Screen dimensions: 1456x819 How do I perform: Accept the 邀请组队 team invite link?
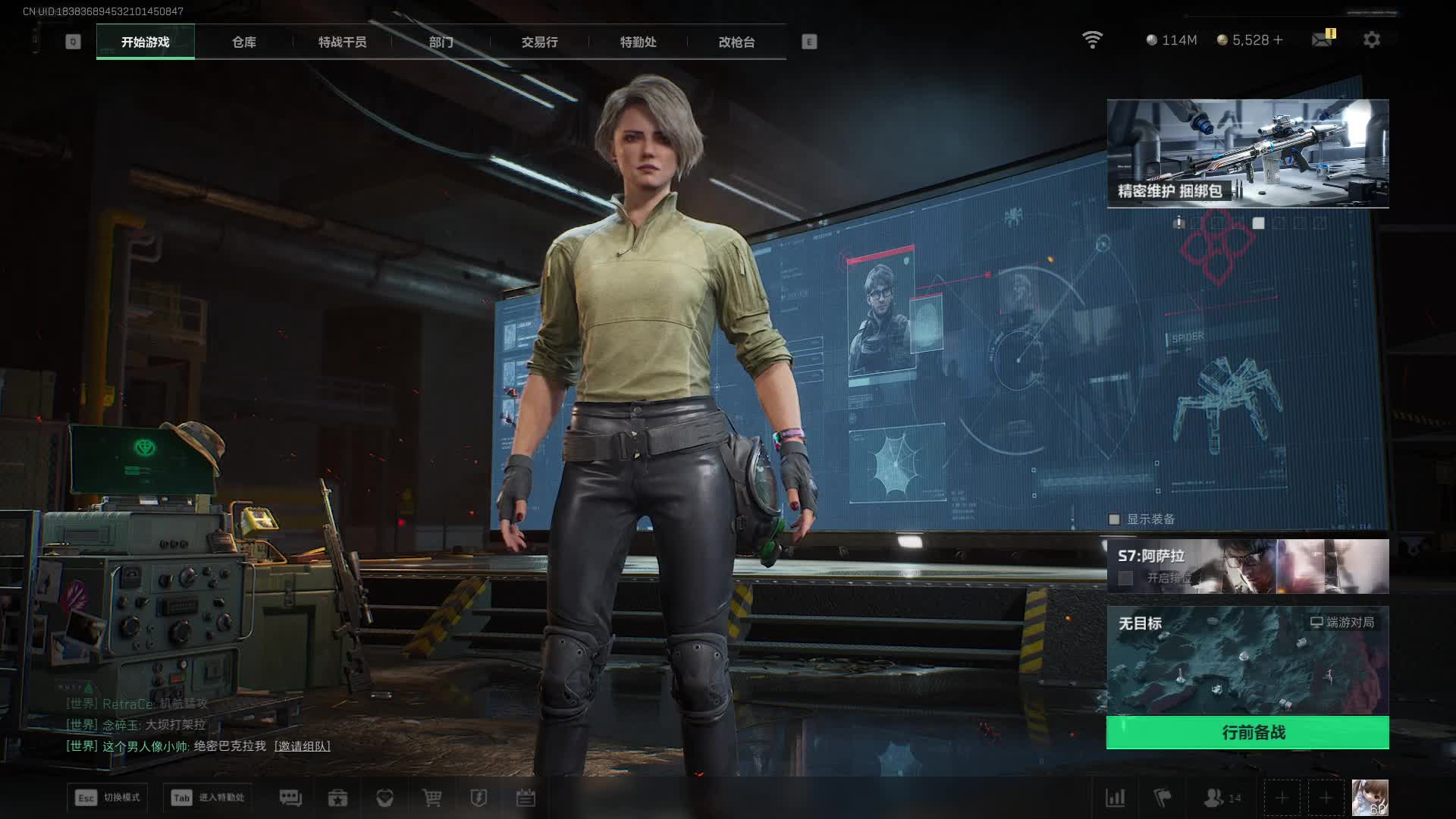click(x=302, y=746)
